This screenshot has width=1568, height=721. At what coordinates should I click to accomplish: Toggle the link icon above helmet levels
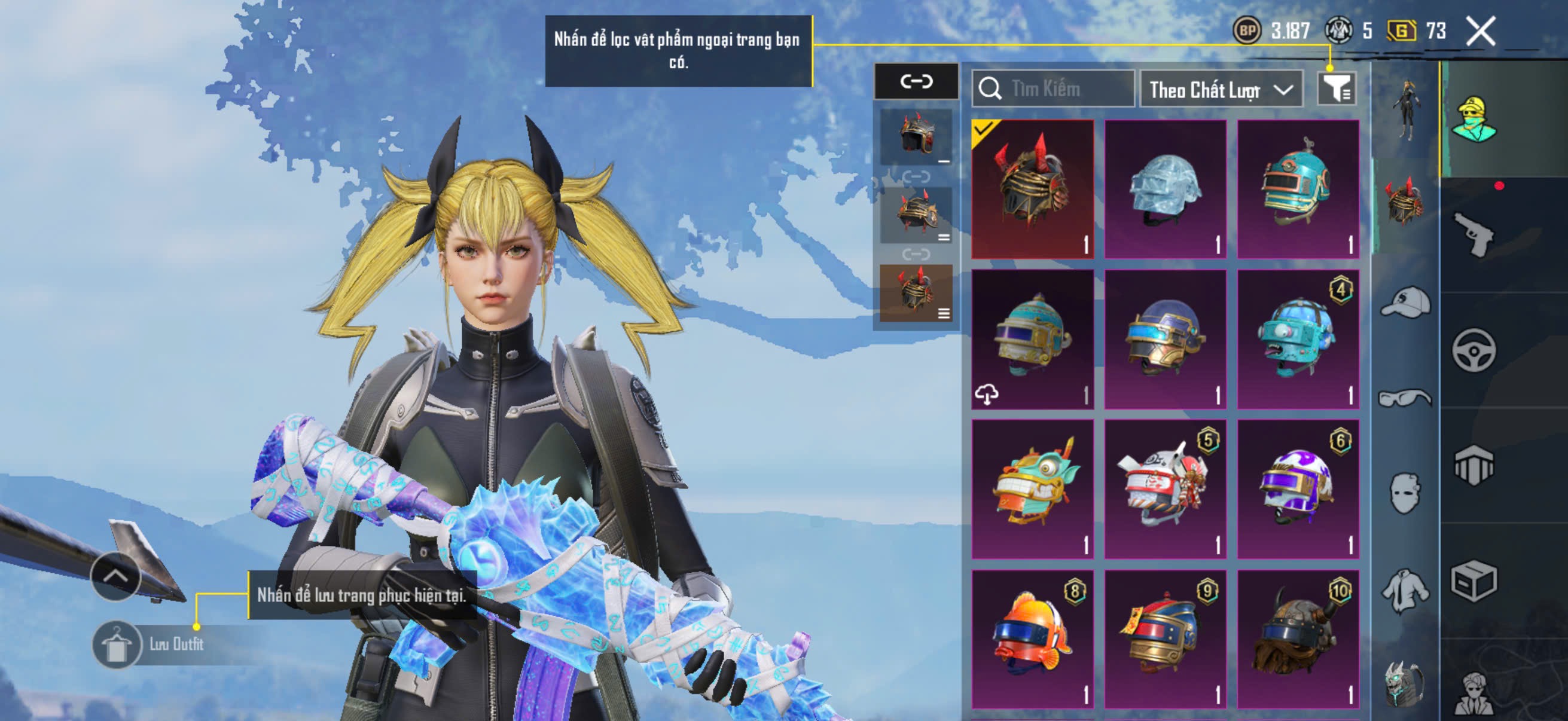(x=916, y=81)
